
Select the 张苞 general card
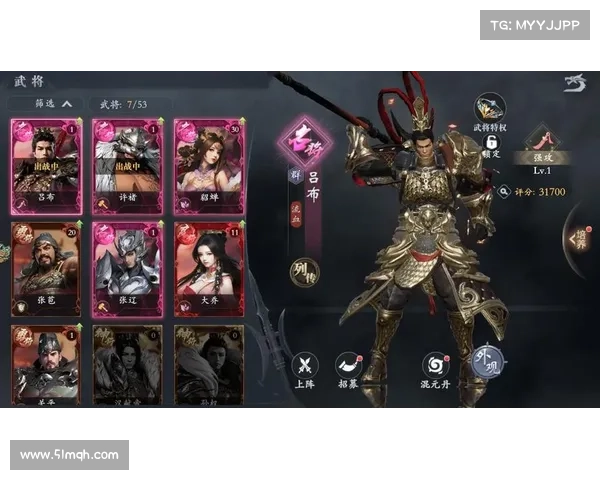(x=44, y=266)
